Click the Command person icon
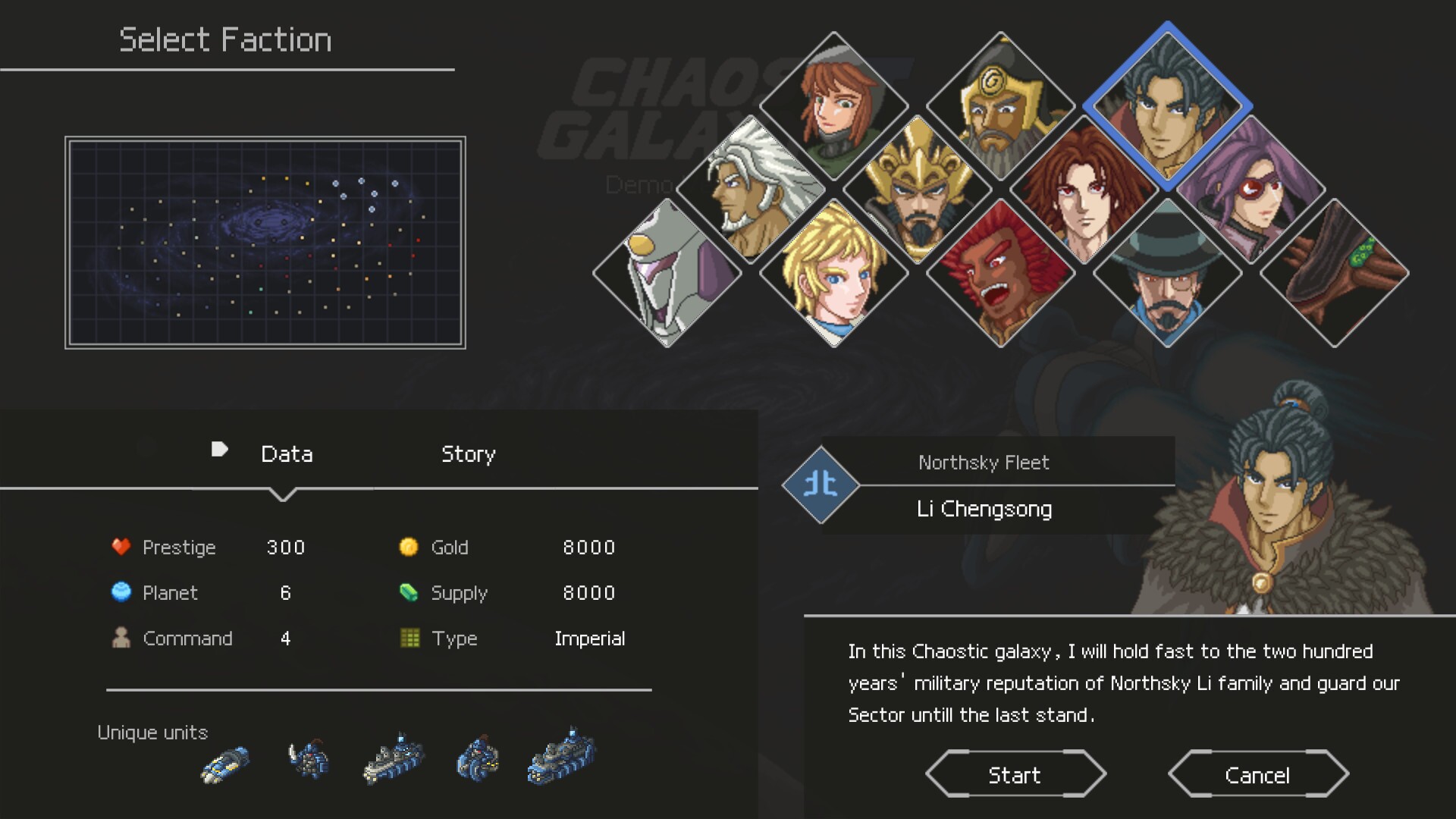This screenshot has height=819, width=1456. [121, 638]
